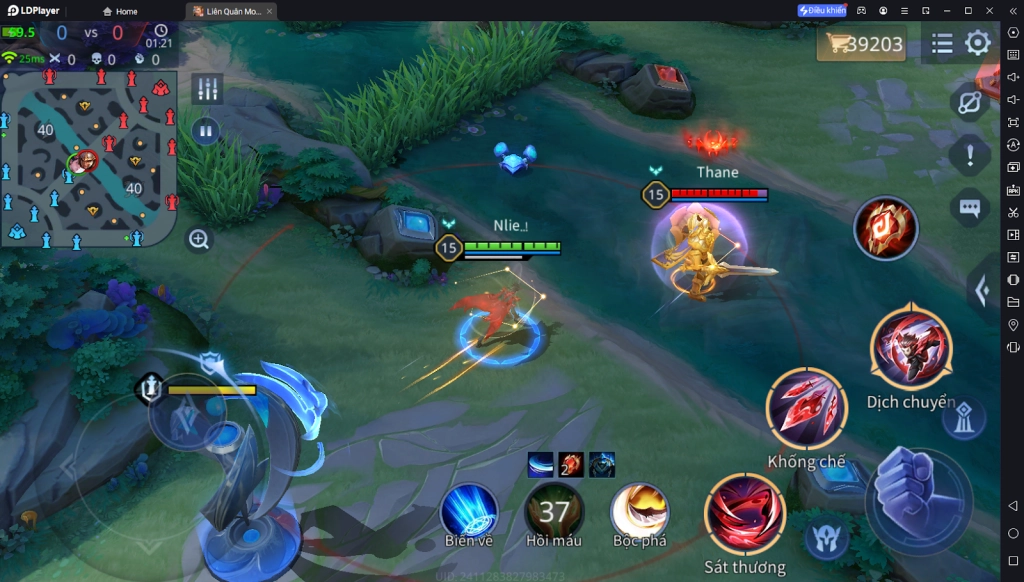Pause the game with the pause button
The height and width of the screenshot is (582, 1024).
206,130
